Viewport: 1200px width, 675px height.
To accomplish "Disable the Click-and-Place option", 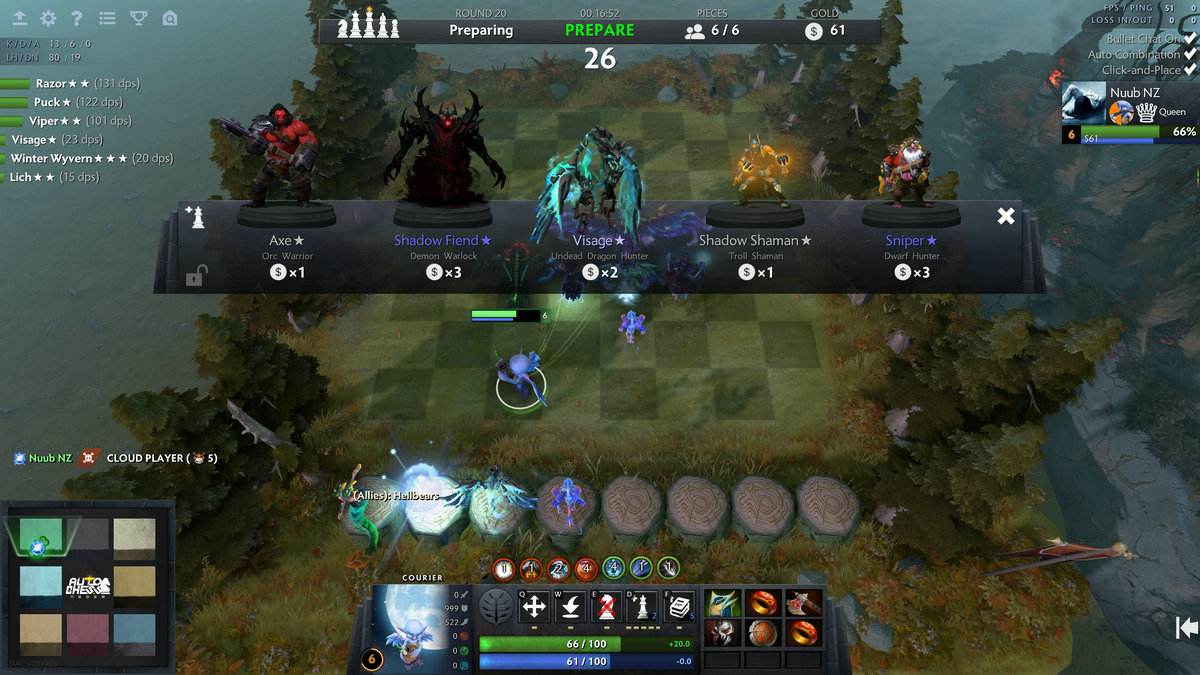I will pyautogui.click(x=1190, y=70).
